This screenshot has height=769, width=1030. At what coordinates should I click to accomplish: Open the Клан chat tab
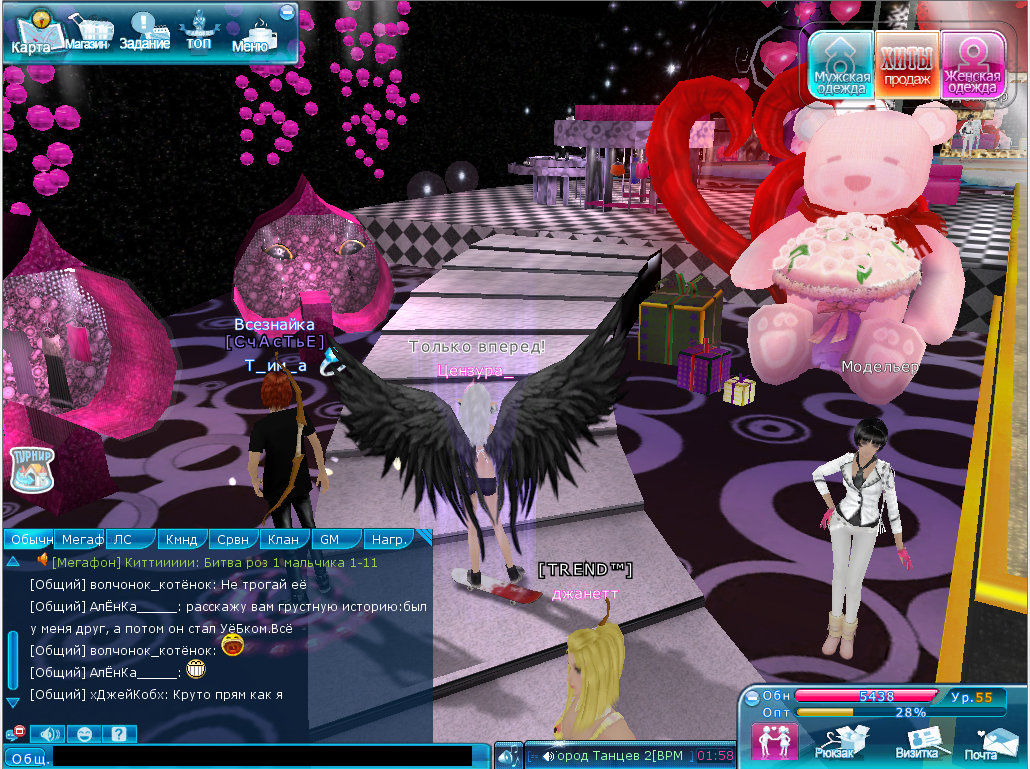[284, 540]
